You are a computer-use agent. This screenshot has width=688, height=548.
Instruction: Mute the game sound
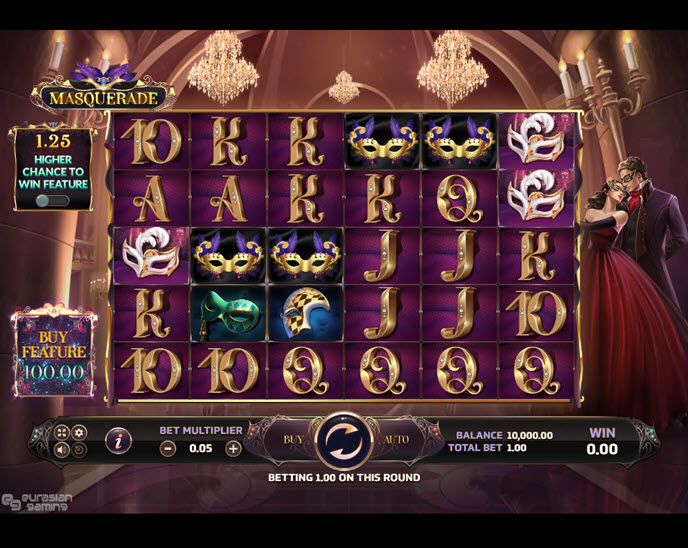(62, 449)
